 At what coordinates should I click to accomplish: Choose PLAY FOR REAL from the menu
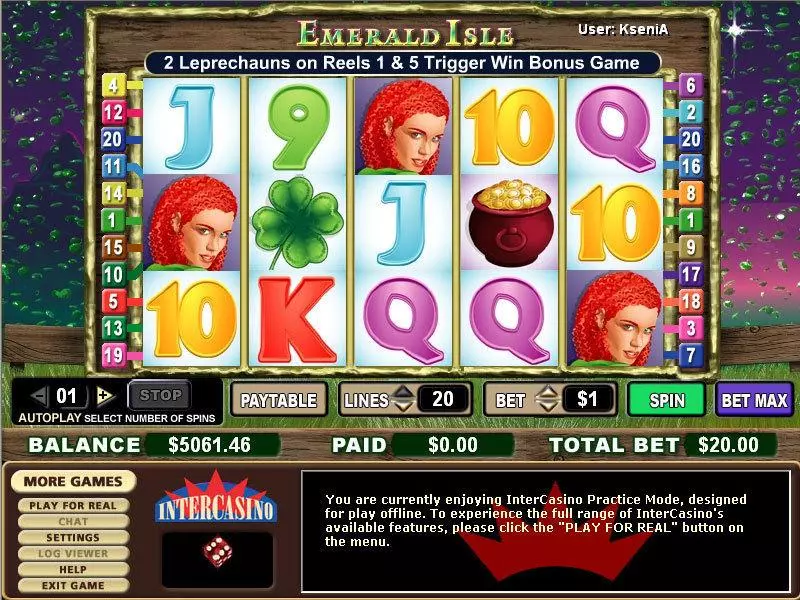tap(72, 506)
